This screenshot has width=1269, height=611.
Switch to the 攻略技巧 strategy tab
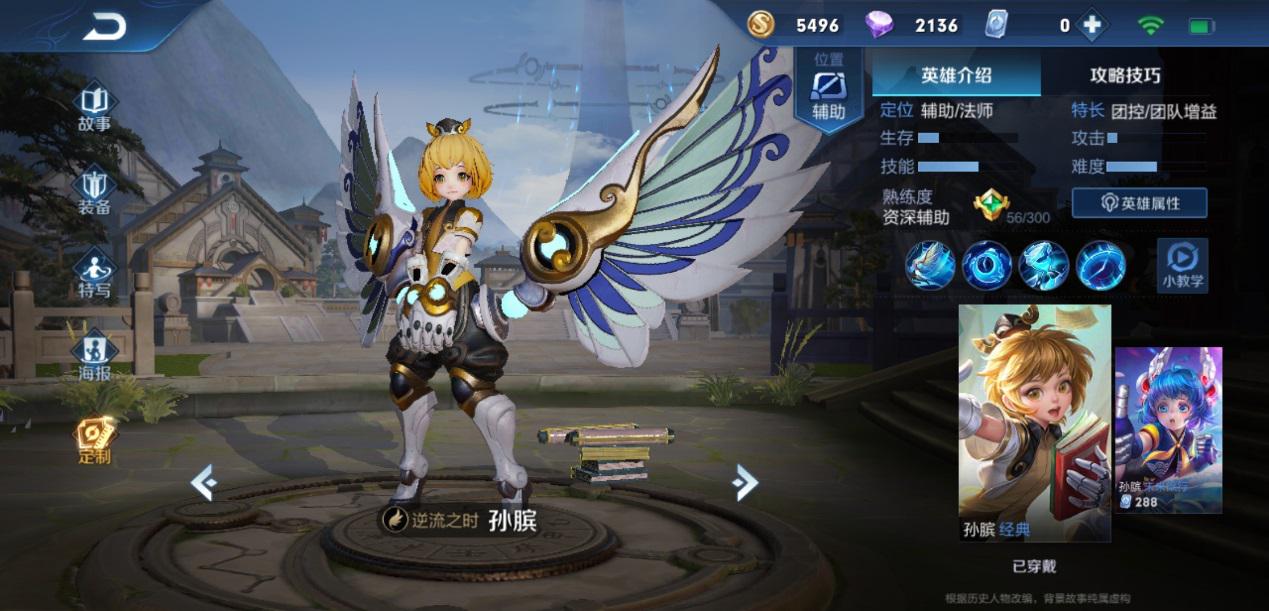click(x=1125, y=75)
